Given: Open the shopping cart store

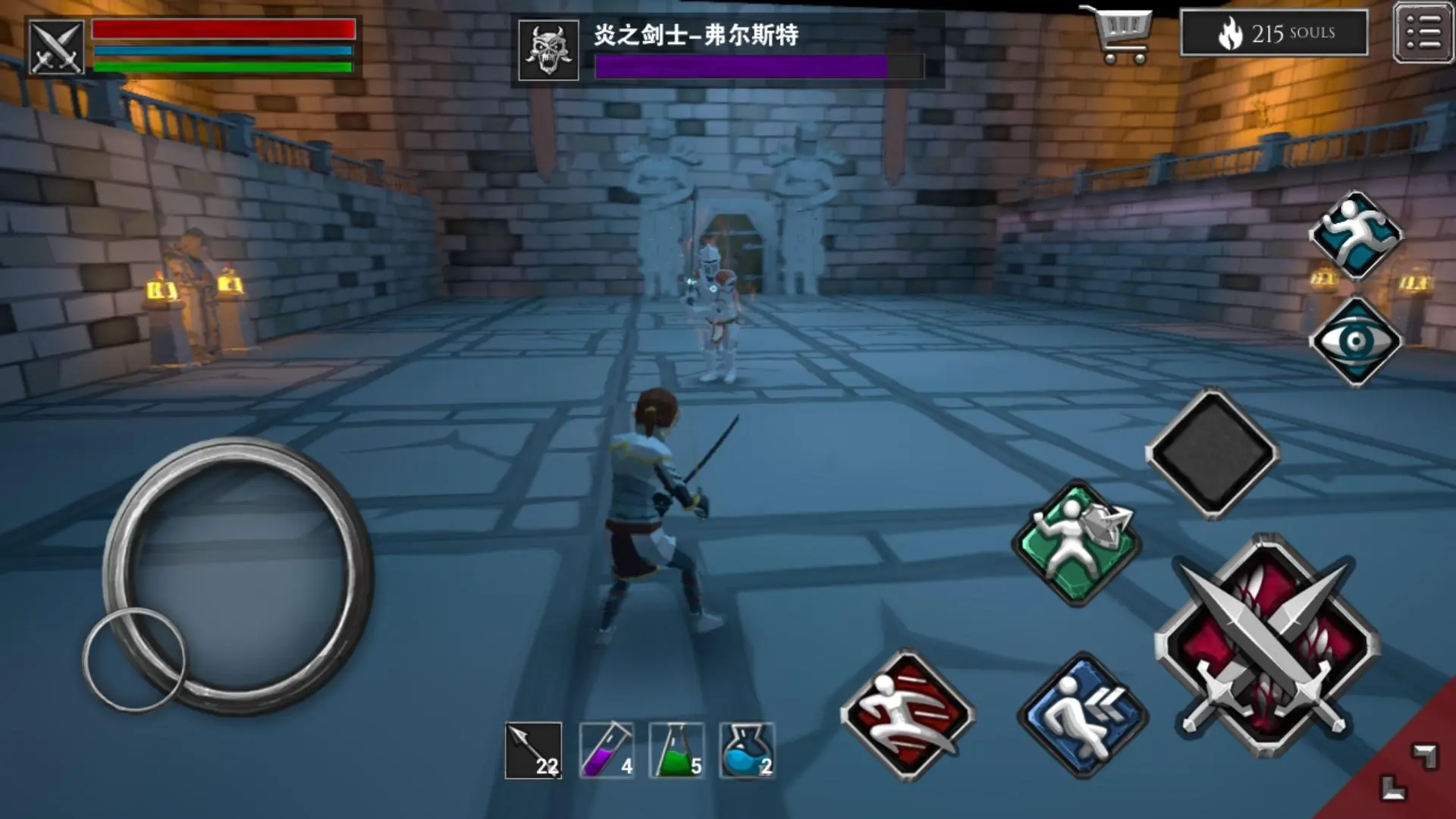Looking at the screenshot, I should (x=1119, y=35).
